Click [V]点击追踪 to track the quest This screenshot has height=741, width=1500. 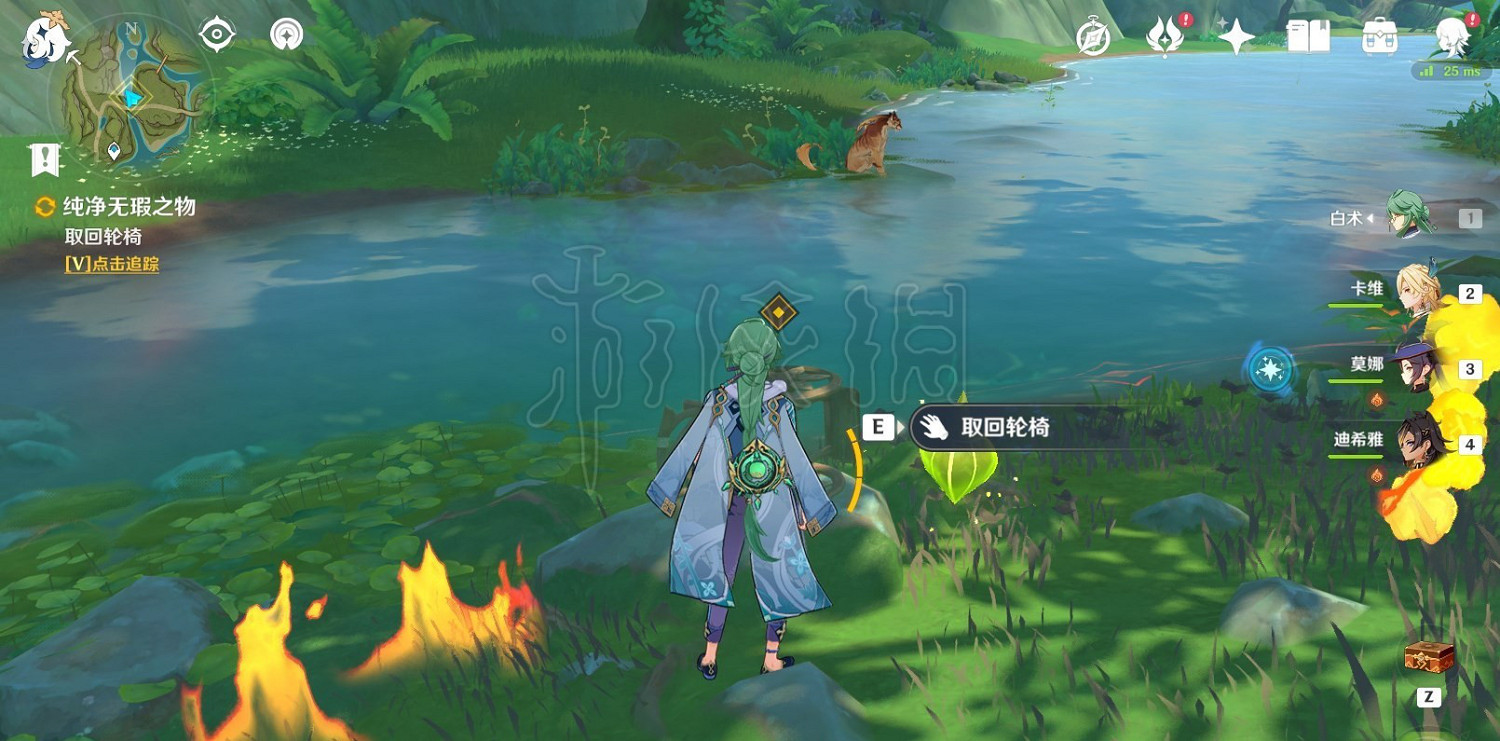[x=110, y=264]
